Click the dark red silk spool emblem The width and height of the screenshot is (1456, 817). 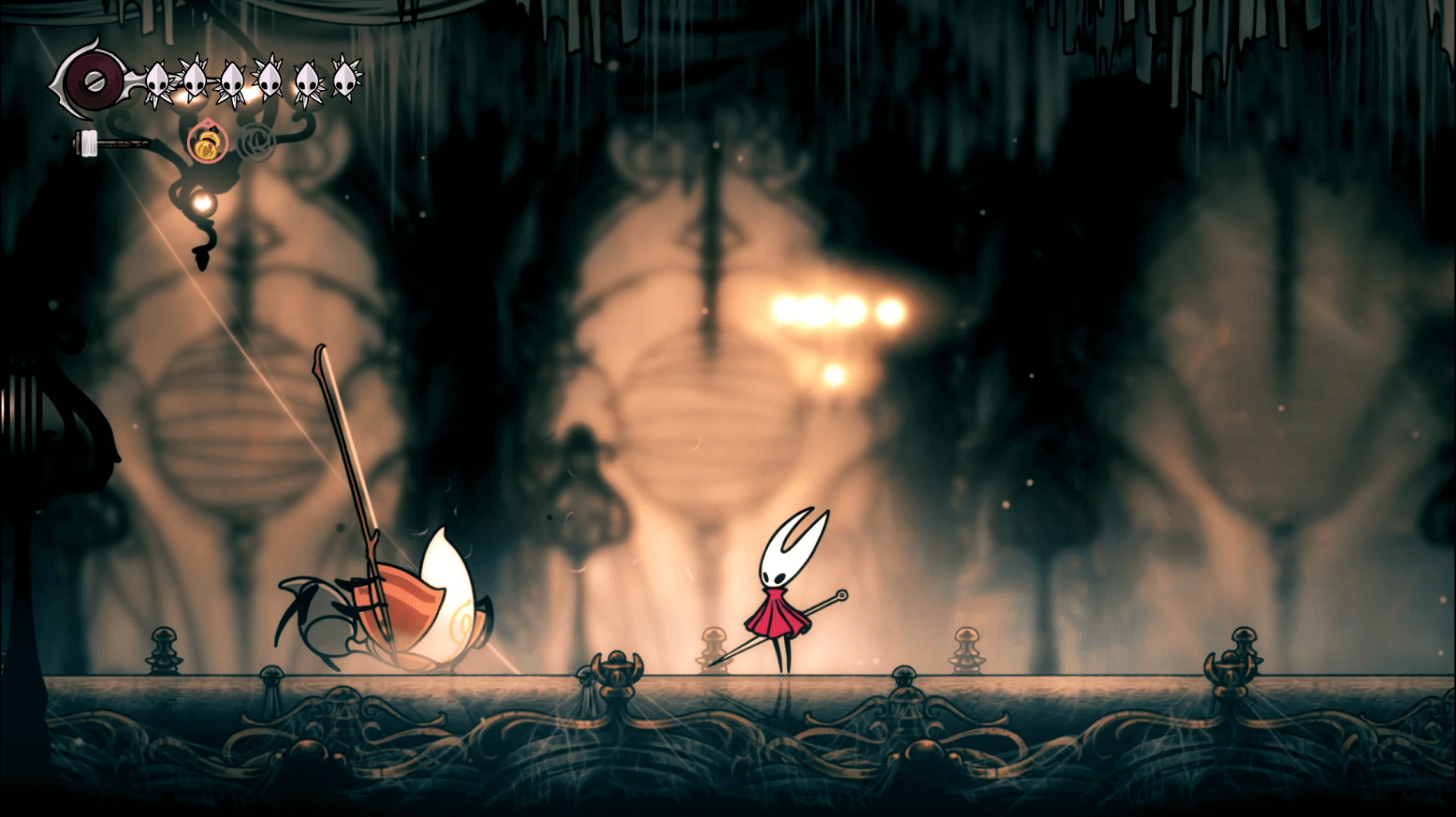point(95,81)
